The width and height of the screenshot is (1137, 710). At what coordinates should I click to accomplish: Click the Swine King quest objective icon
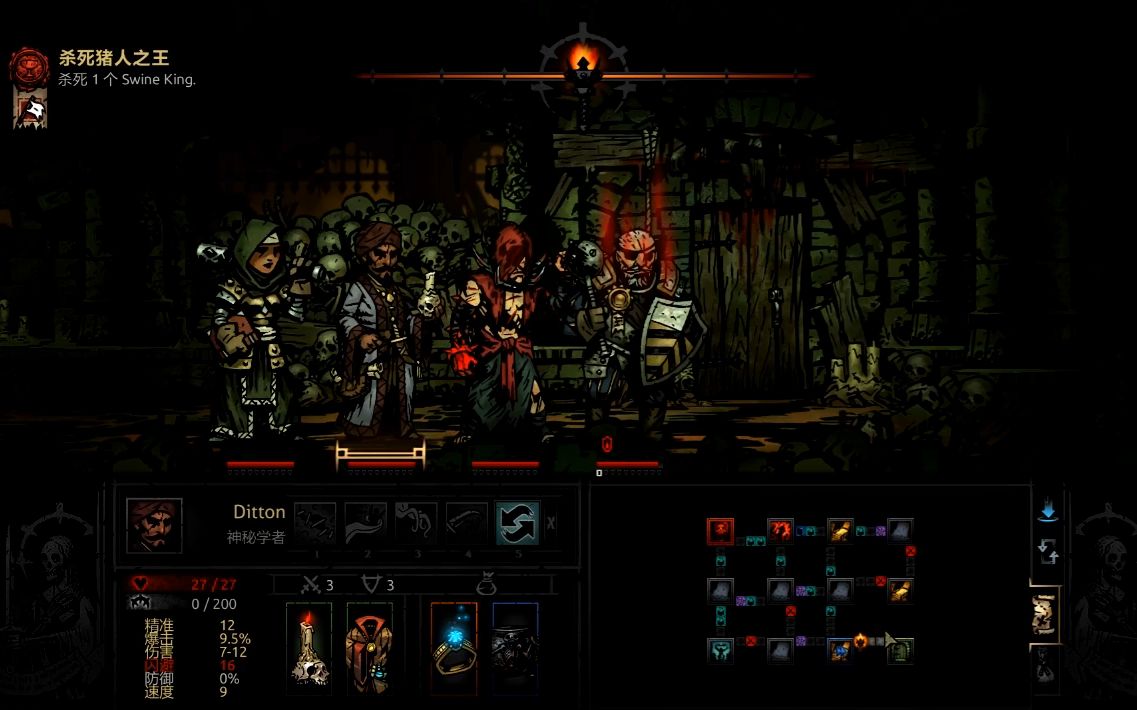click(x=29, y=67)
